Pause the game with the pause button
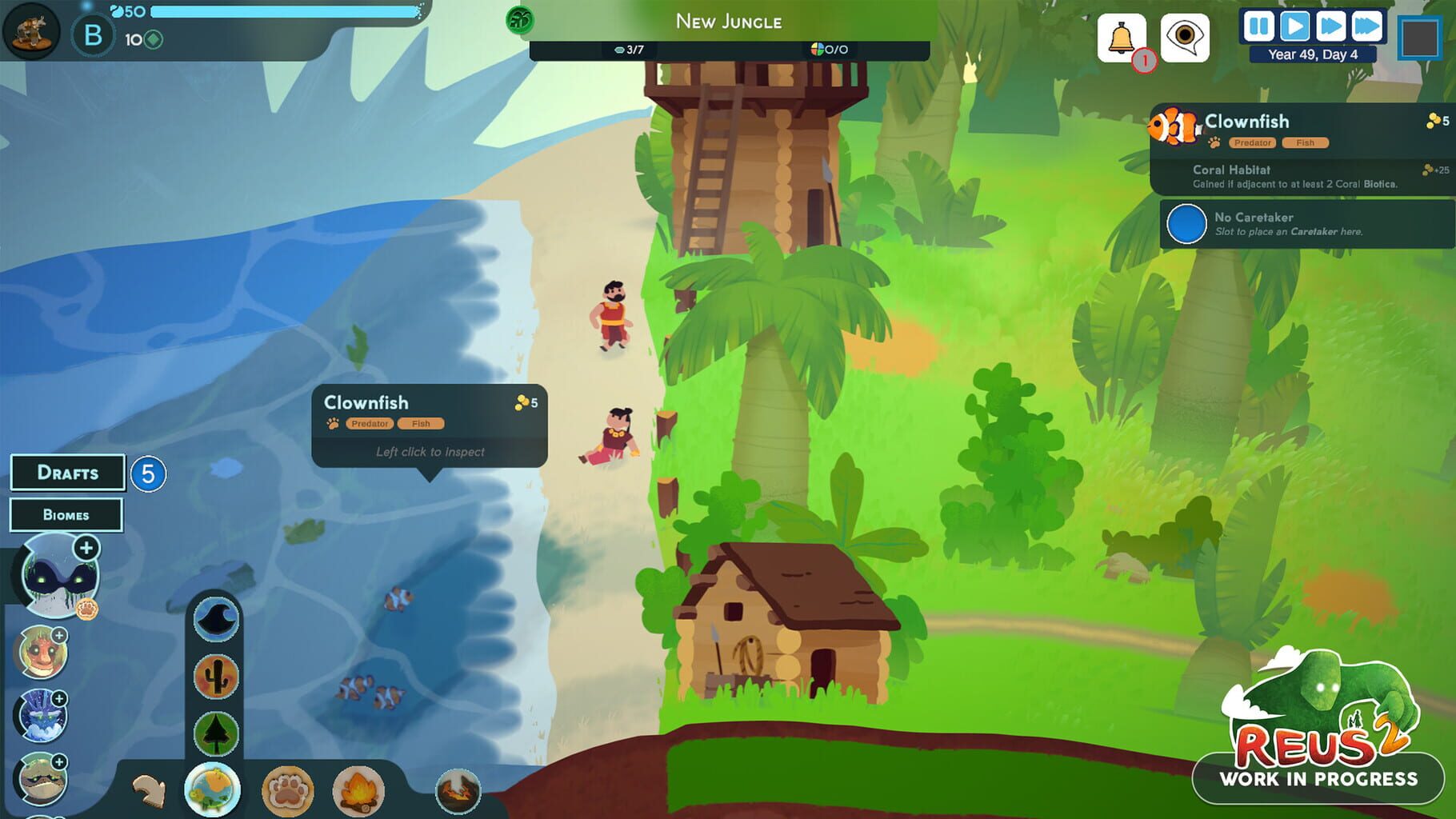 coord(1258,26)
